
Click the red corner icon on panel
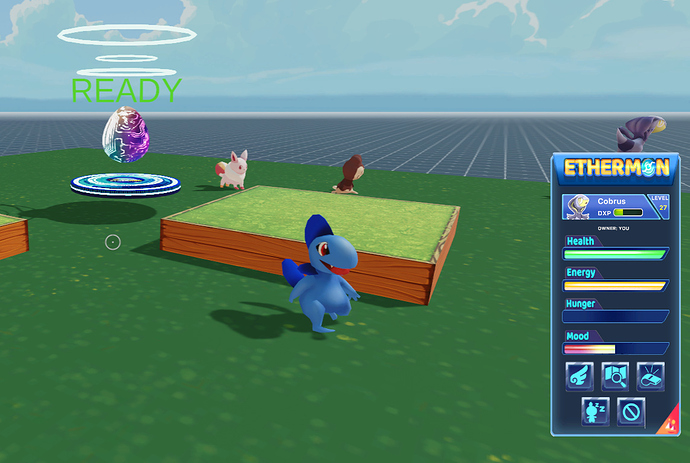[669, 424]
